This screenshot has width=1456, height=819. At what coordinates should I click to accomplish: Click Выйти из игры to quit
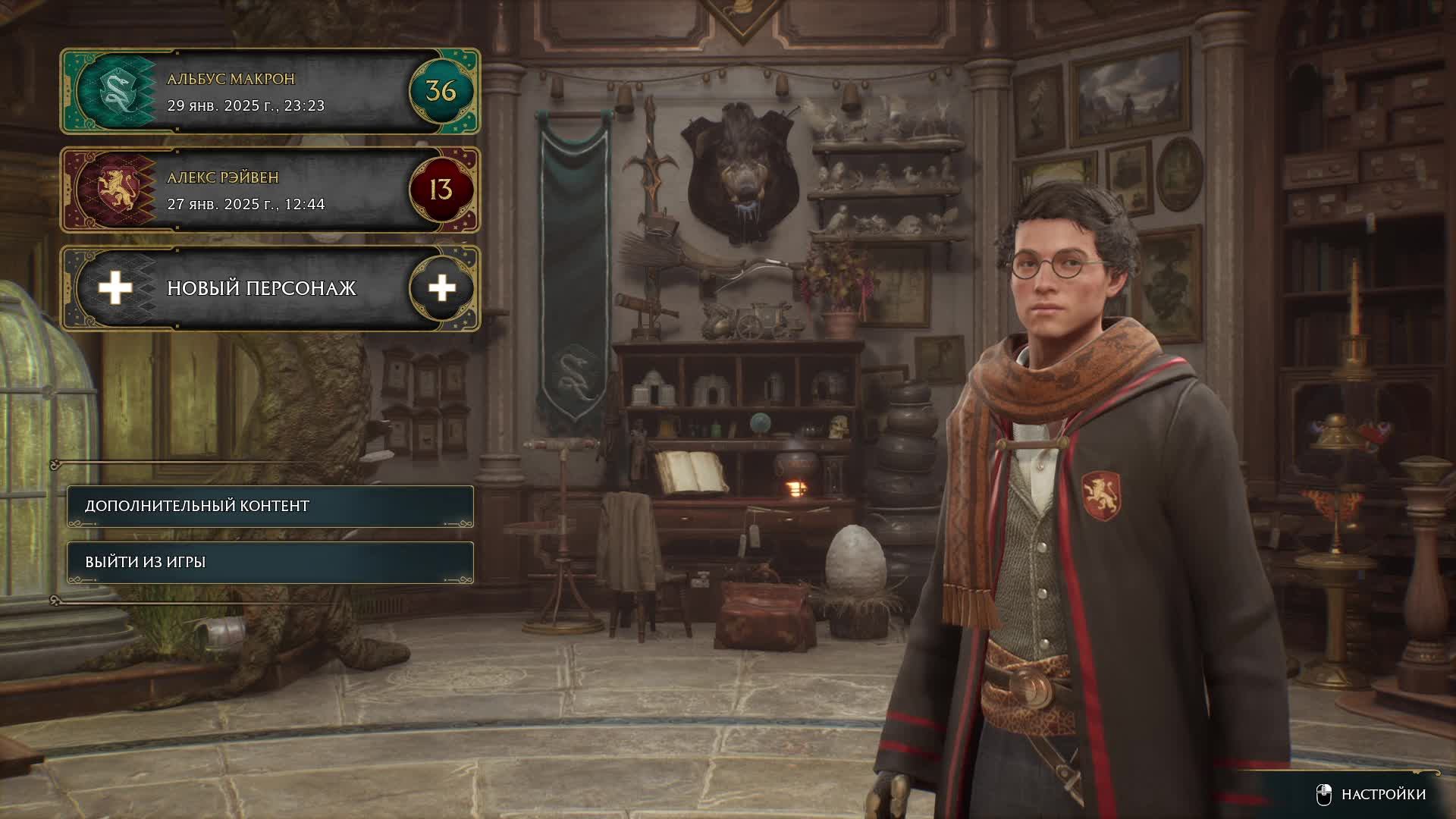click(270, 562)
